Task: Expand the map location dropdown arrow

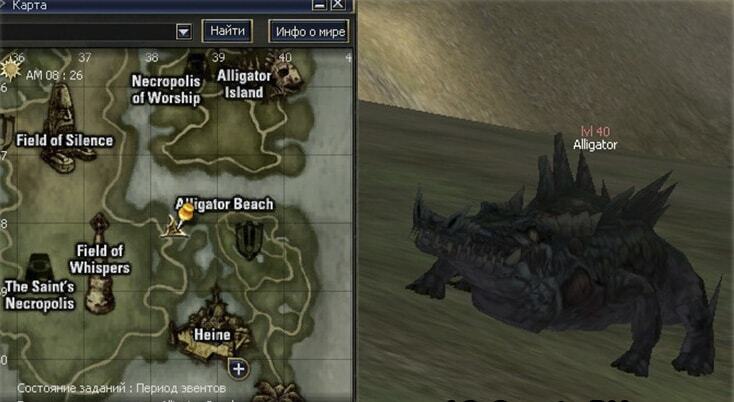Action: (x=184, y=31)
